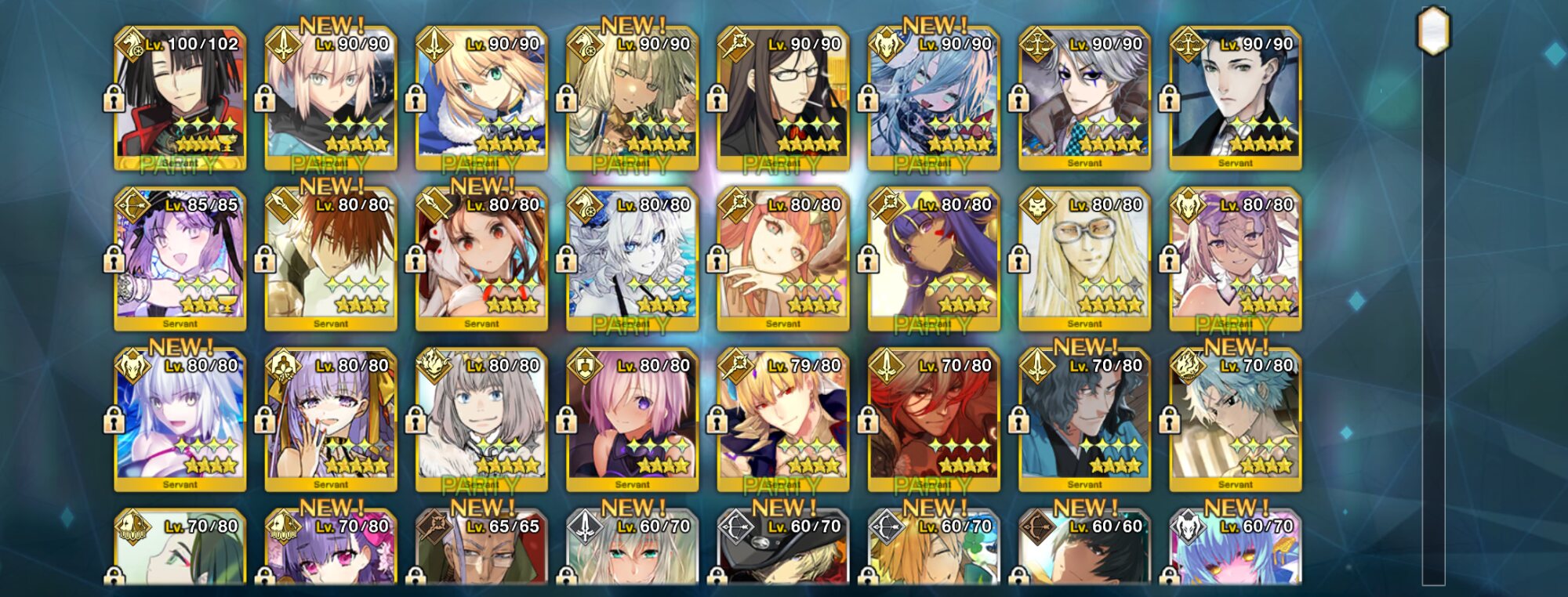Image resolution: width=1568 pixels, height=597 pixels.
Task: Select the pale blonde servant wearing glasses
Action: pos(1084,259)
